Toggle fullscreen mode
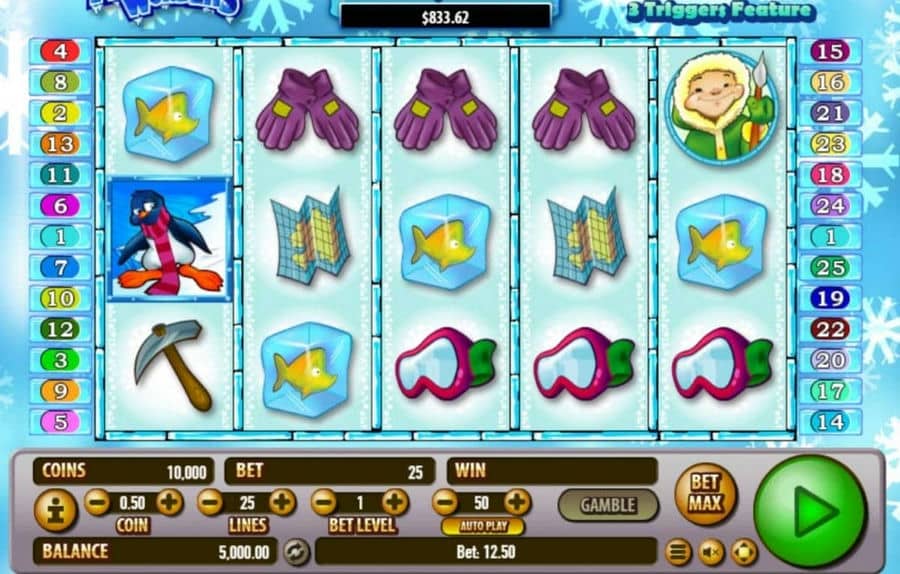 click(743, 551)
